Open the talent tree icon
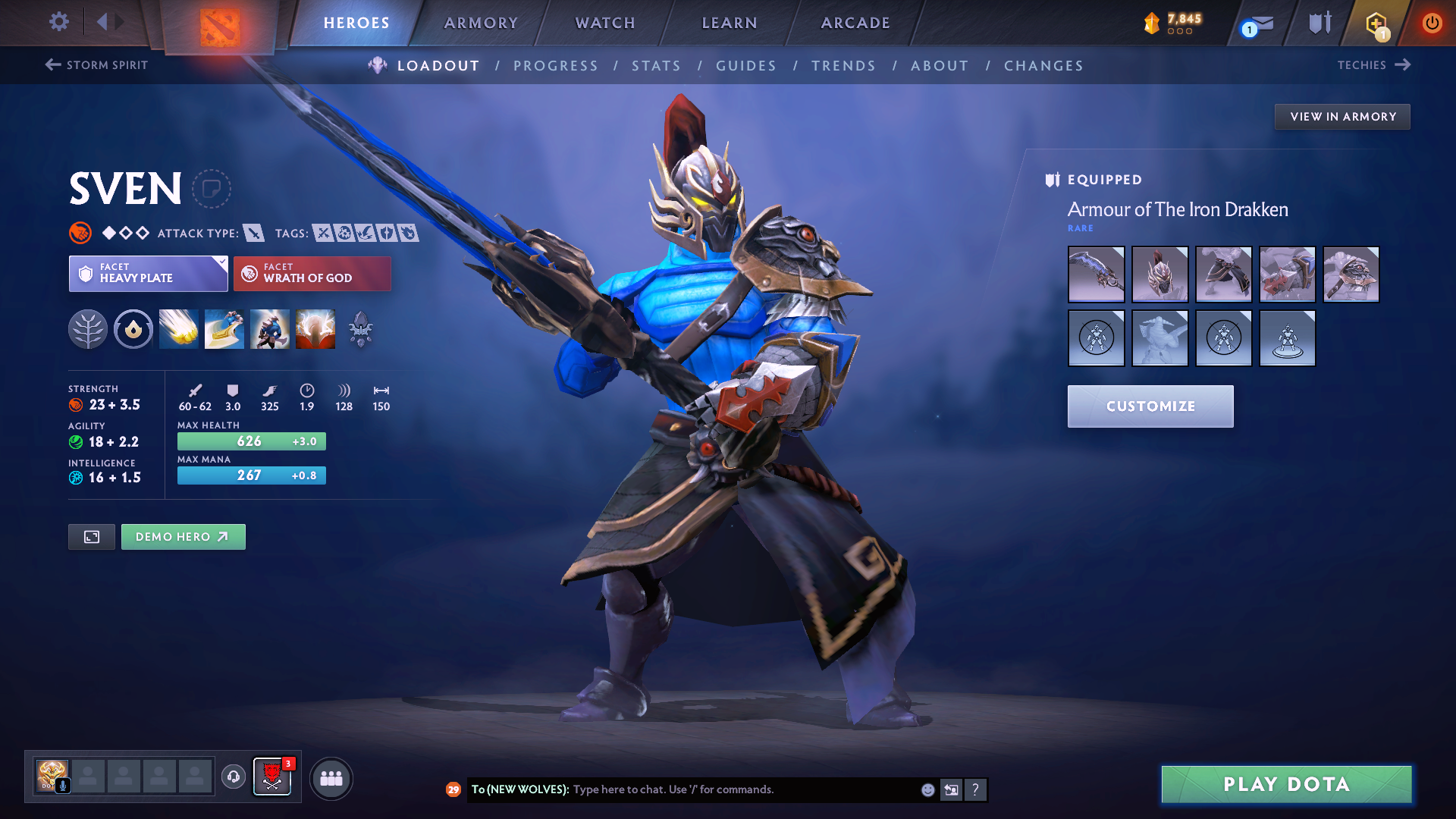Image resolution: width=1456 pixels, height=819 pixels. pos(88,329)
